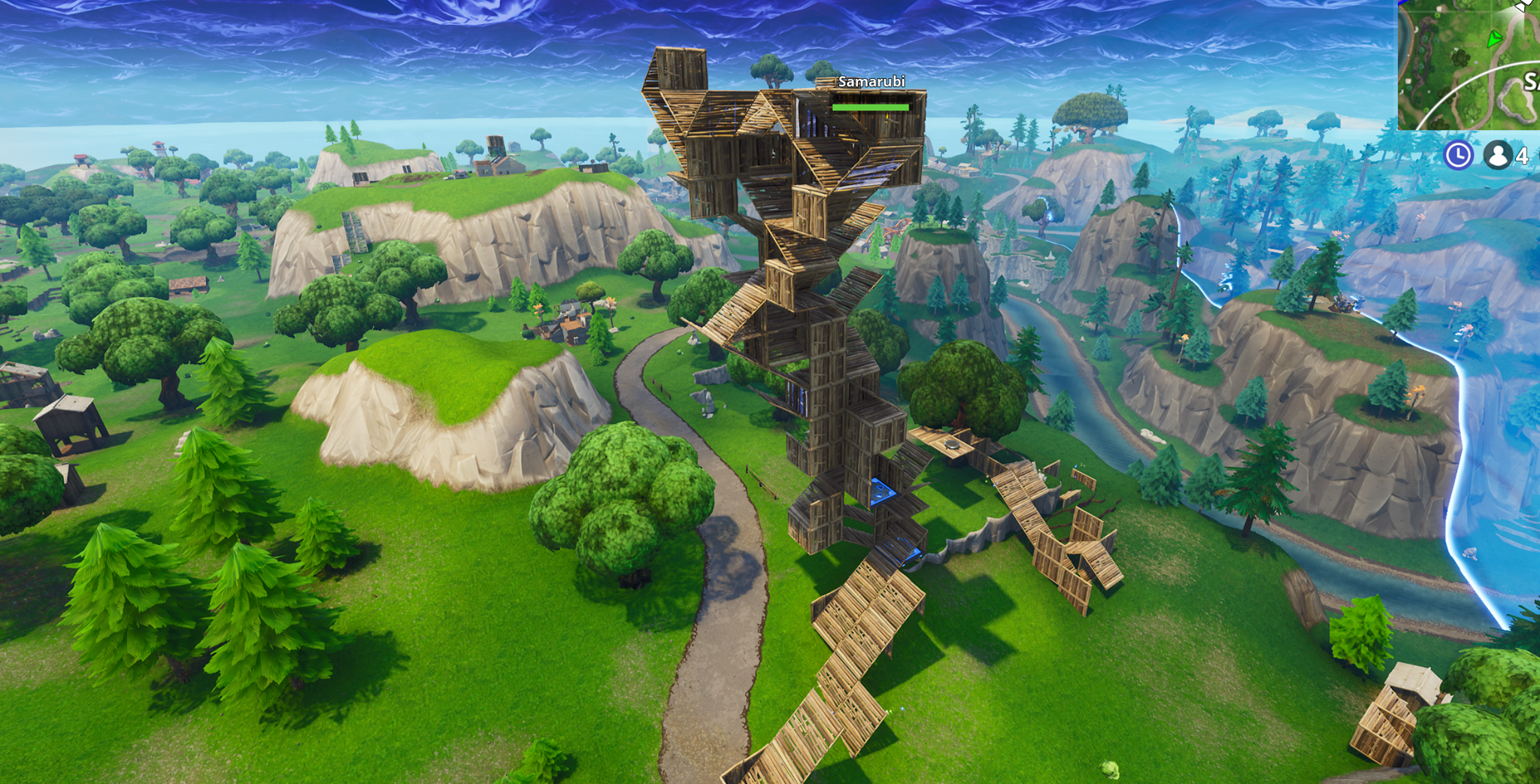This screenshot has height=784, width=1540.
Task: Click the 'SA' location label on the minimap
Action: pyautogui.click(x=1532, y=81)
